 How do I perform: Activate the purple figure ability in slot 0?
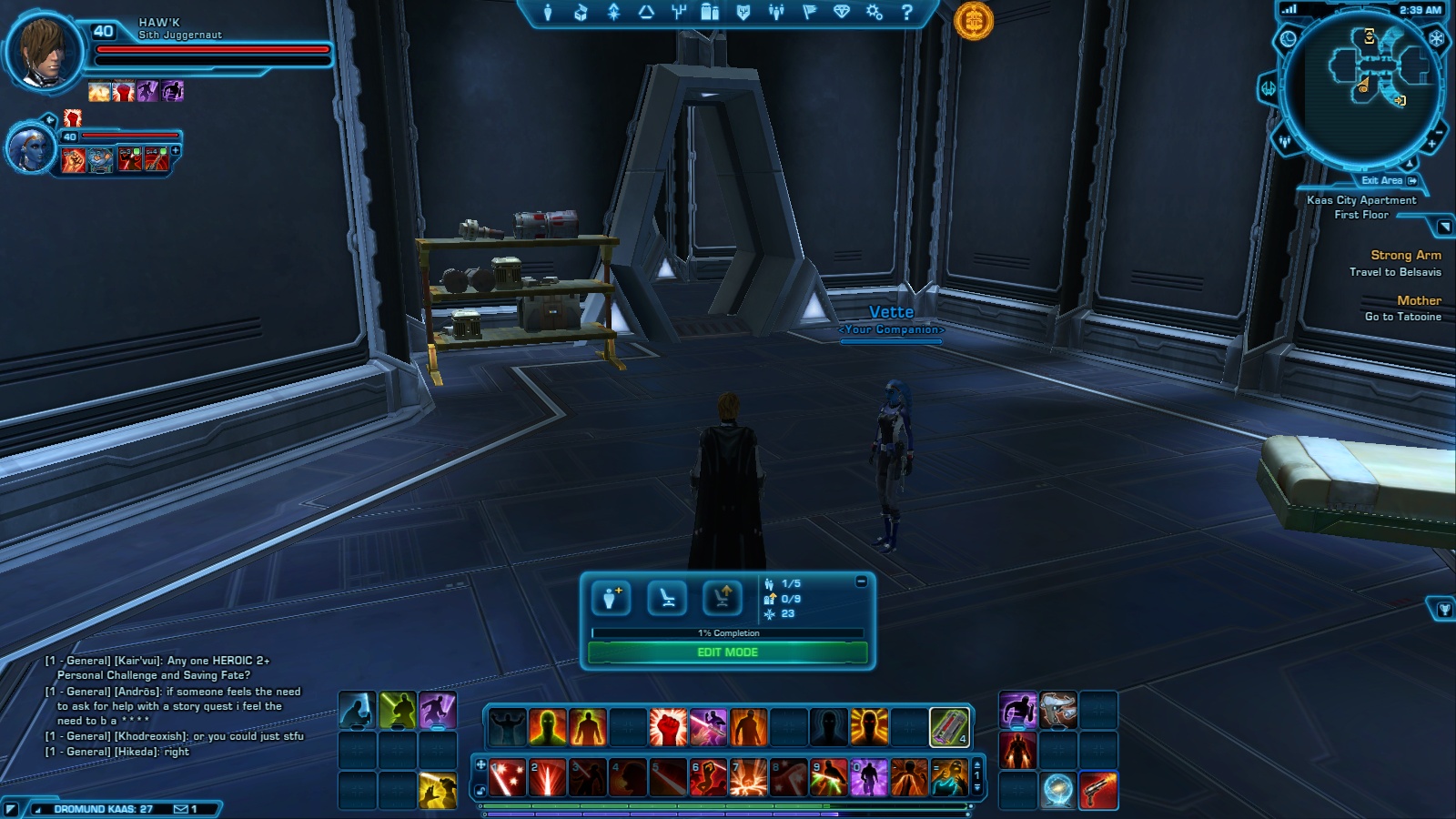click(x=868, y=778)
